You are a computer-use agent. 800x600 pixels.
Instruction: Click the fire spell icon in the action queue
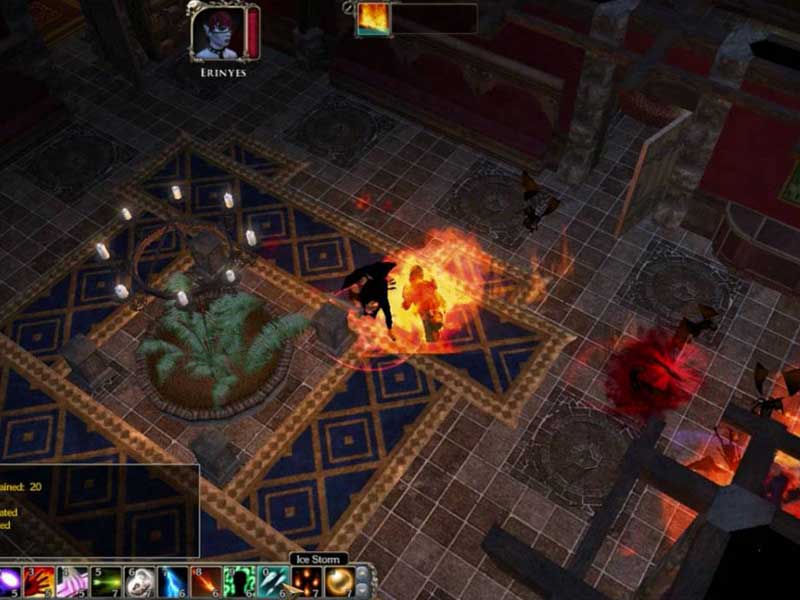(x=374, y=19)
